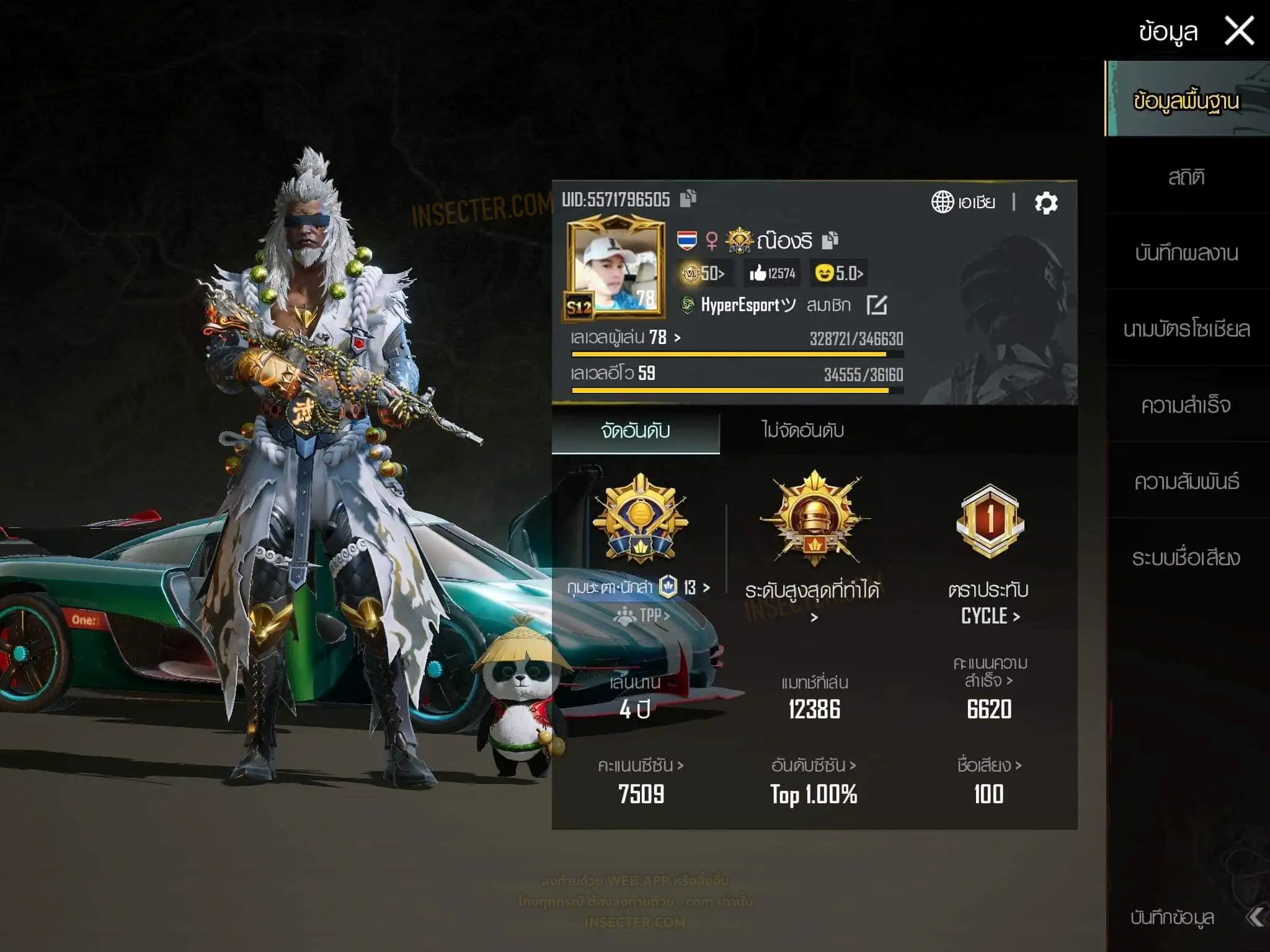Select the จัดอันดับ ranked tab
Image resolution: width=1270 pixels, height=952 pixels.
636,431
